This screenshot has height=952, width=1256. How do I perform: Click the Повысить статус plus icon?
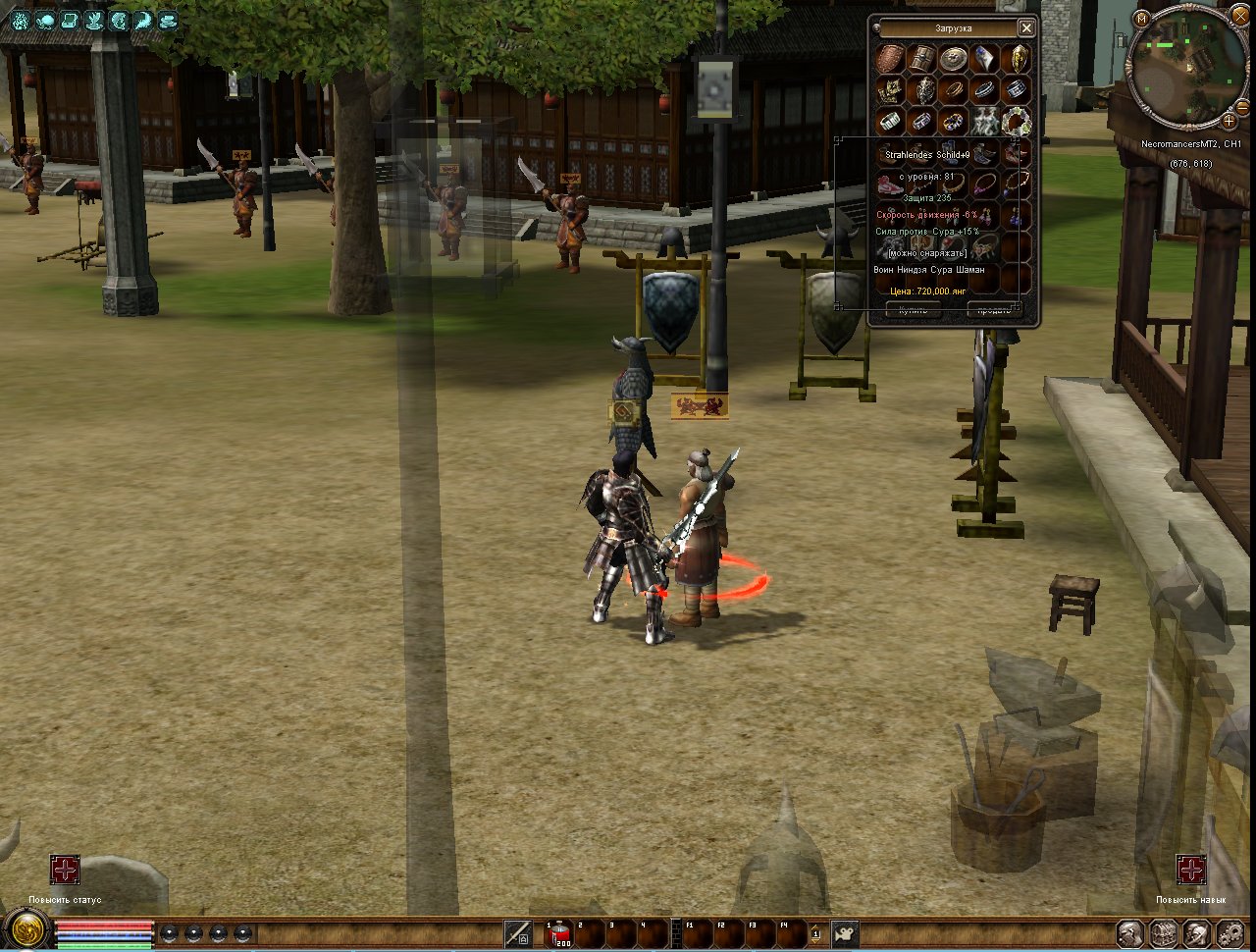[x=65, y=870]
